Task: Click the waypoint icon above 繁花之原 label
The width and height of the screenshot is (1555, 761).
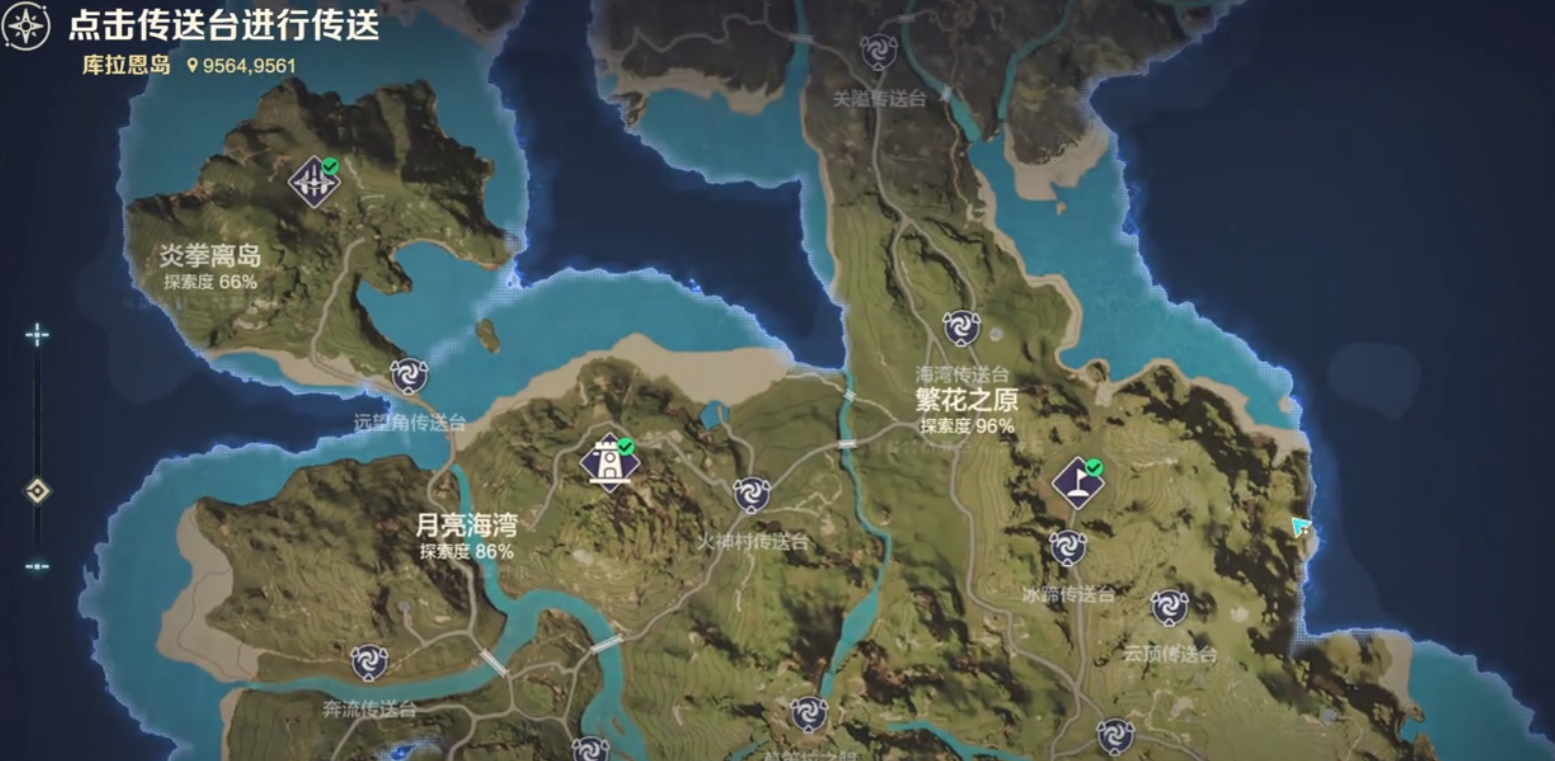Action: [x=962, y=326]
